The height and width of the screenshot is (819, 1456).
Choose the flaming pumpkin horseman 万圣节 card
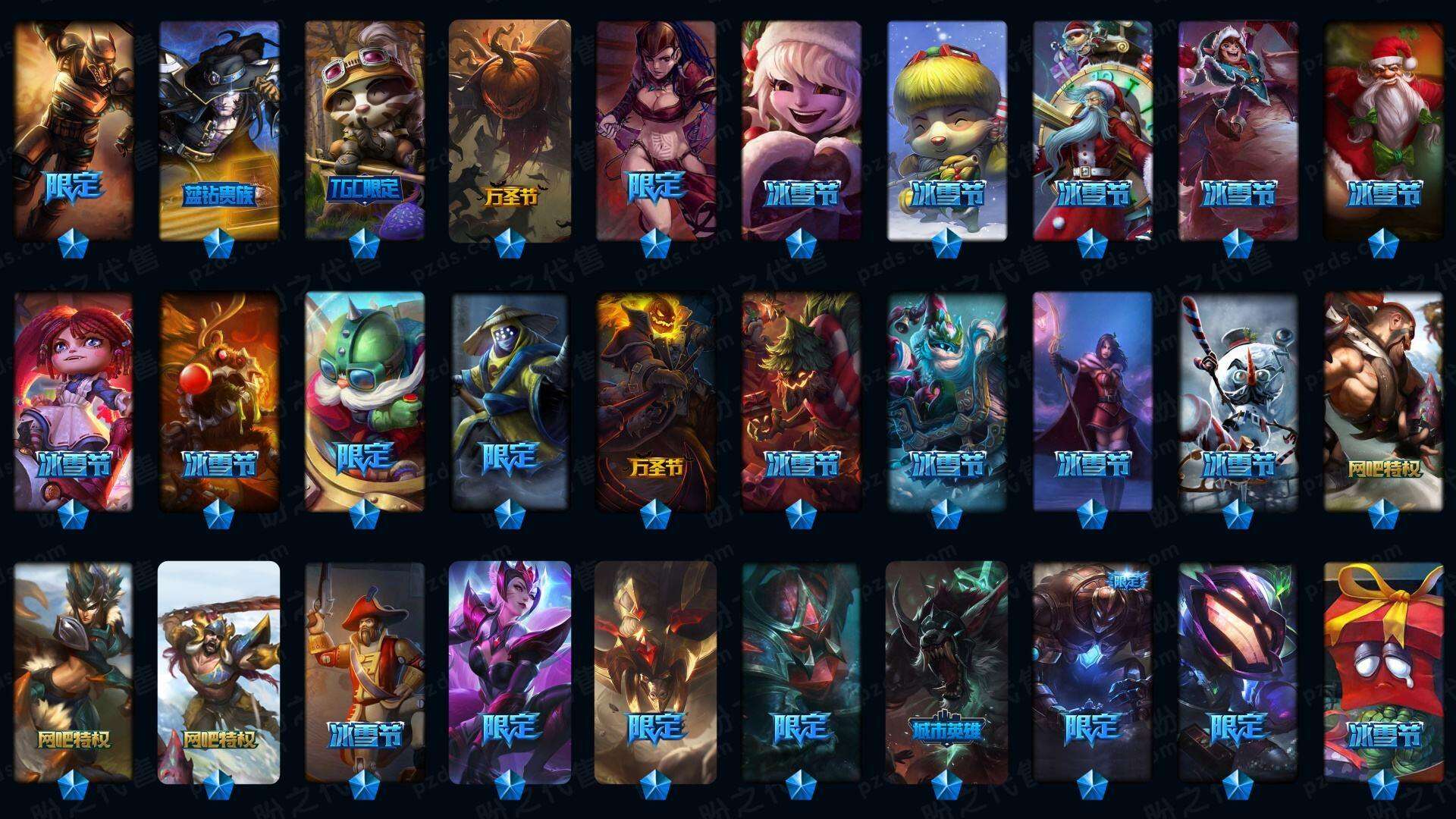click(656, 402)
